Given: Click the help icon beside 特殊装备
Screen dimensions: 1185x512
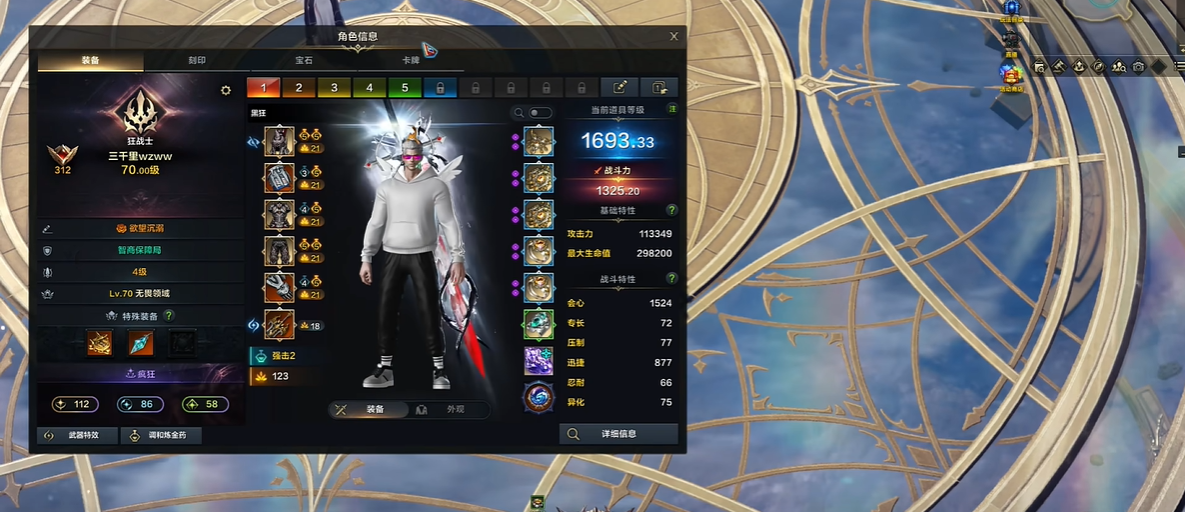Looking at the screenshot, I should point(169,316).
